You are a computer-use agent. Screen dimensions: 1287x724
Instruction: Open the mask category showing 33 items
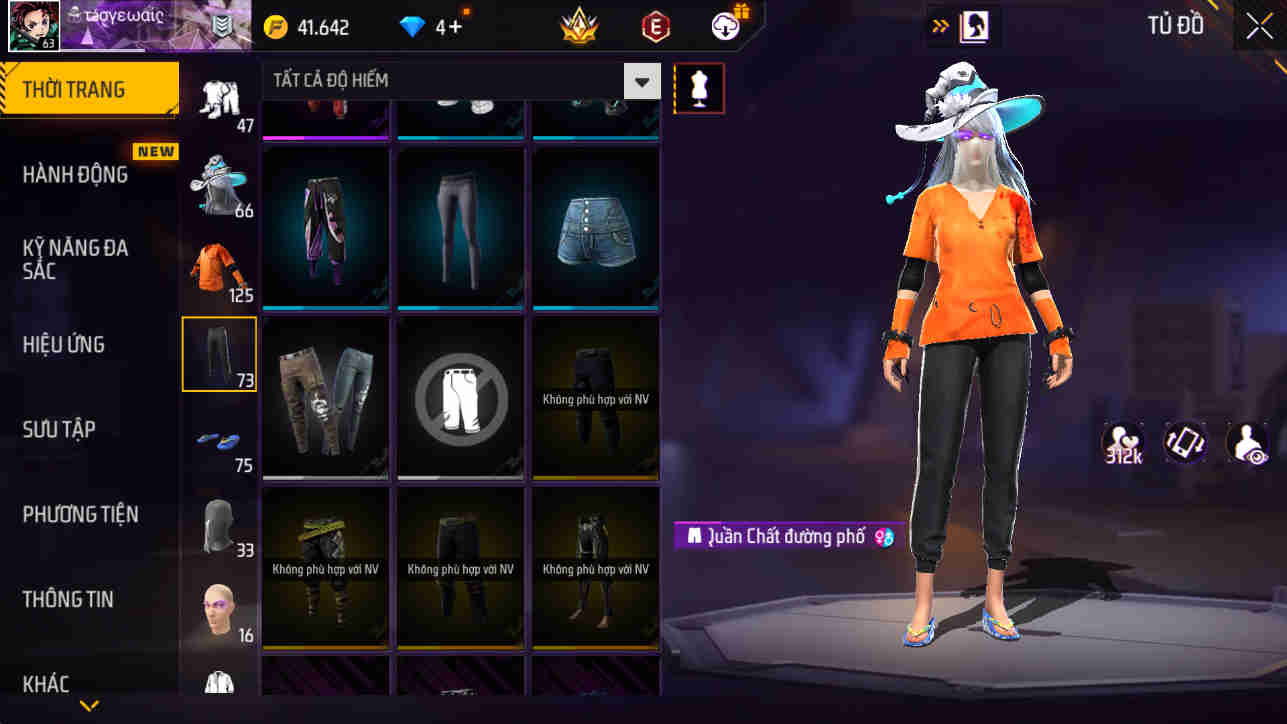coord(219,525)
